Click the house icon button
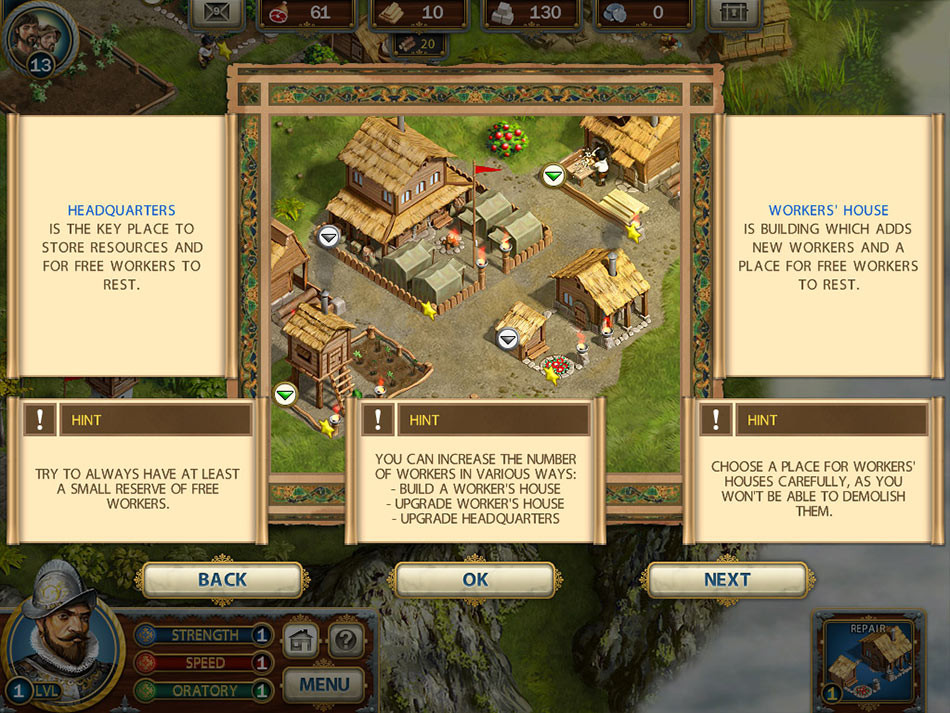The width and height of the screenshot is (950, 713). tap(301, 640)
